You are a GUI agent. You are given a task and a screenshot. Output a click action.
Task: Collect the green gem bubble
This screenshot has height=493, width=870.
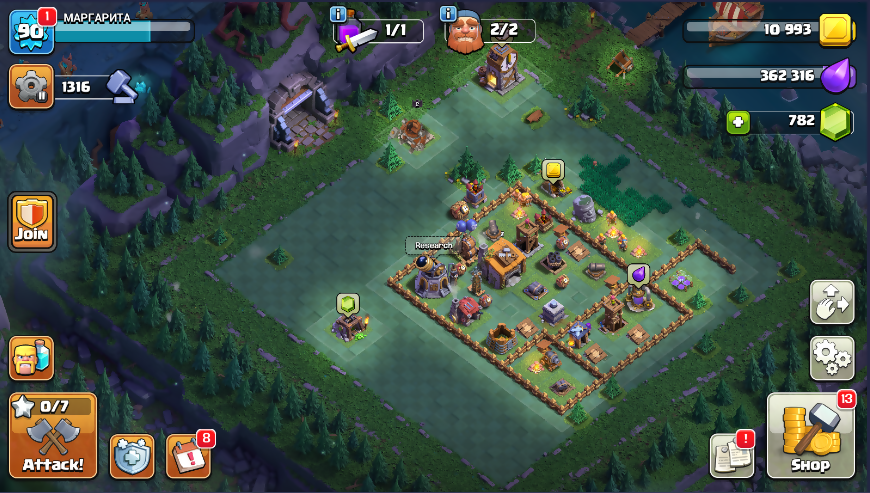347,303
